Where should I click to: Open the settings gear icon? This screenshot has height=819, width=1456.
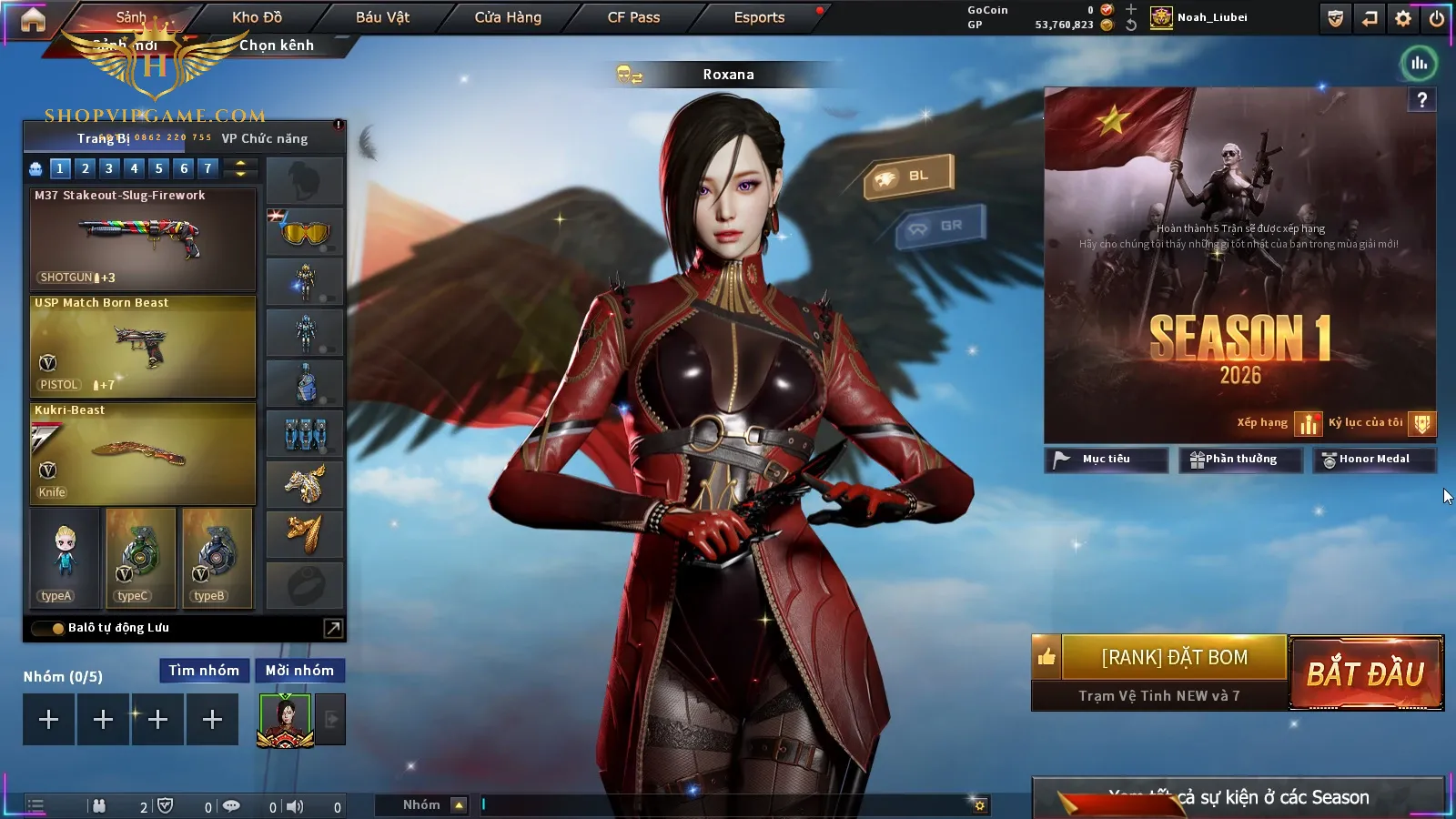[x=1403, y=18]
